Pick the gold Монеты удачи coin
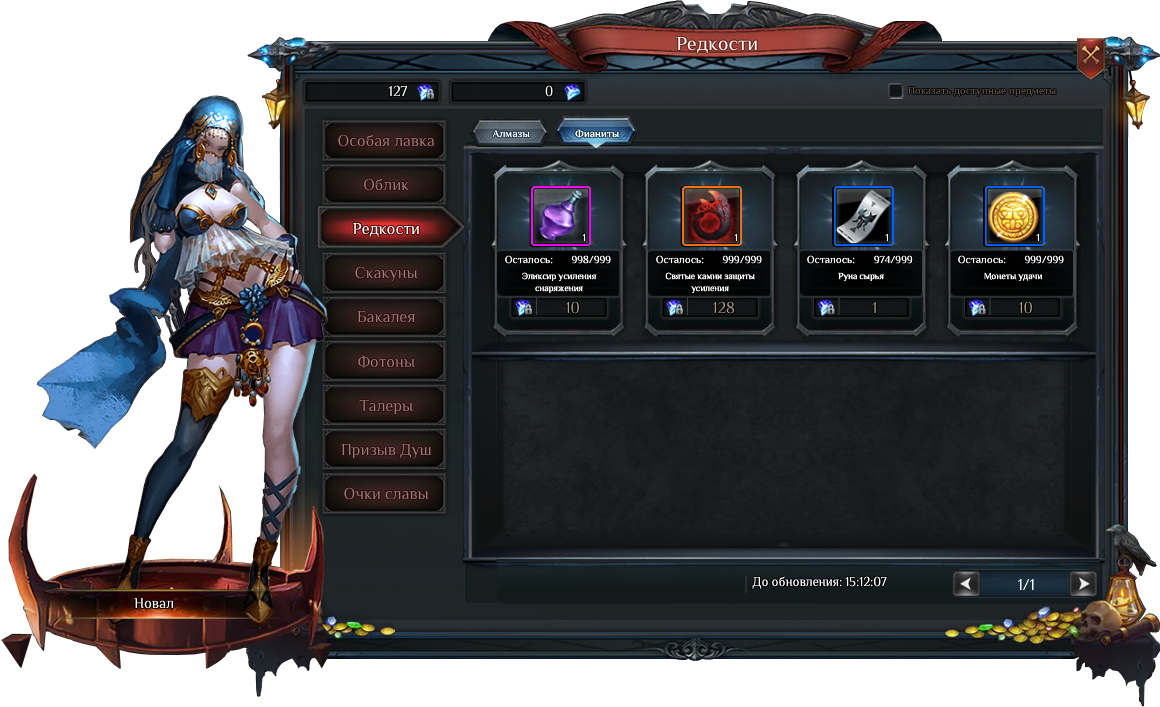1160x707 pixels. click(x=1014, y=216)
